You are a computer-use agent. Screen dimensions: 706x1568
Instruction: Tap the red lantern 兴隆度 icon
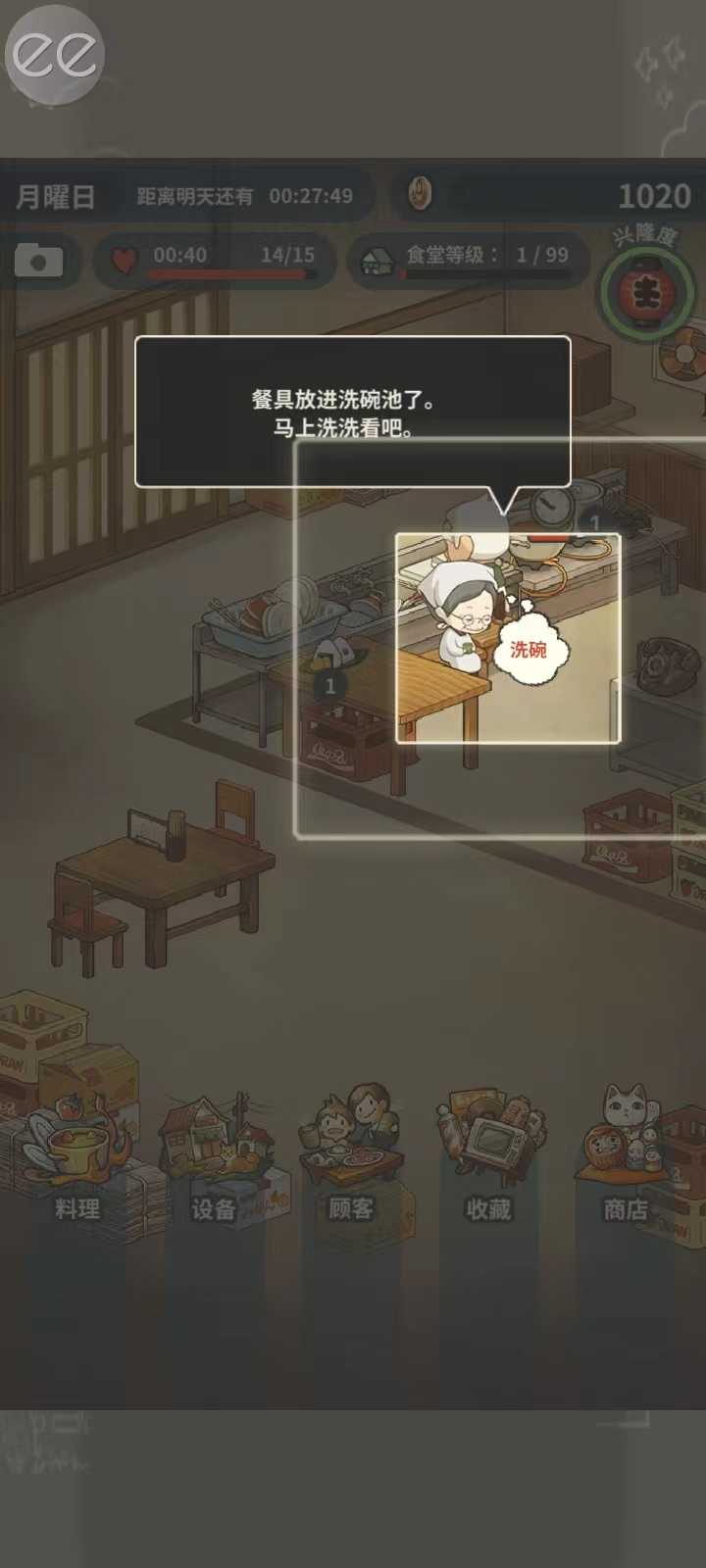point(646,291)
